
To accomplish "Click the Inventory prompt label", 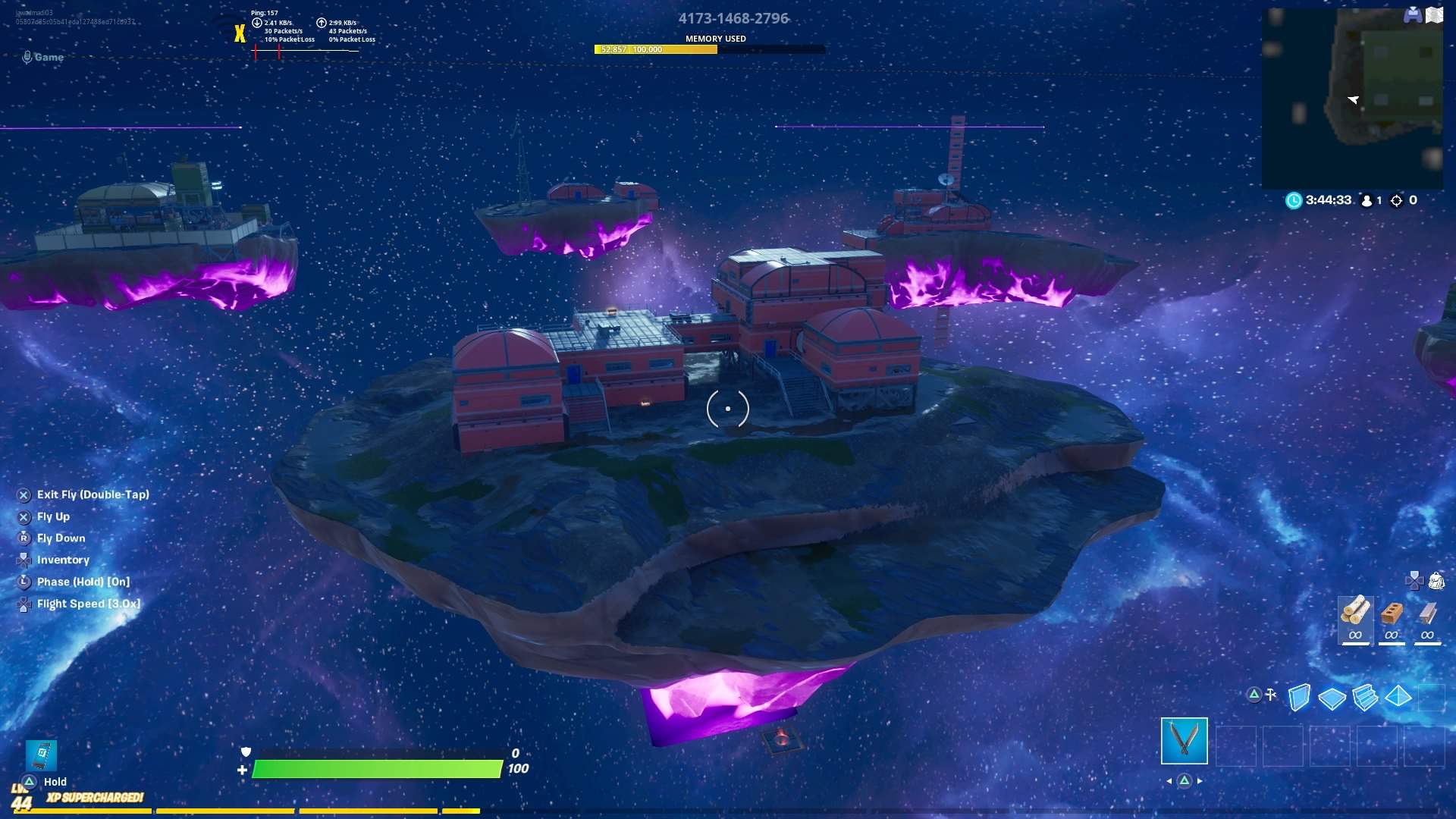I will click(61, 560).
